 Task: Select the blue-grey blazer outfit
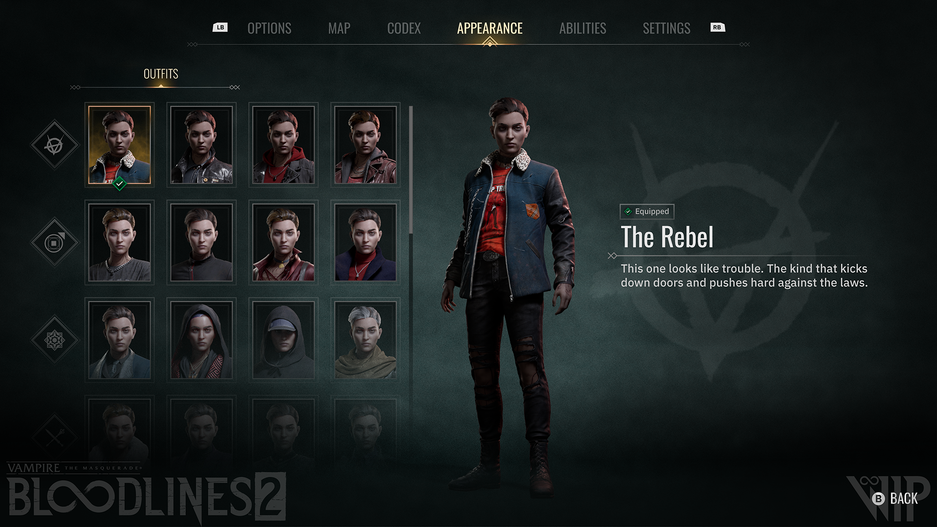[119, 340]
